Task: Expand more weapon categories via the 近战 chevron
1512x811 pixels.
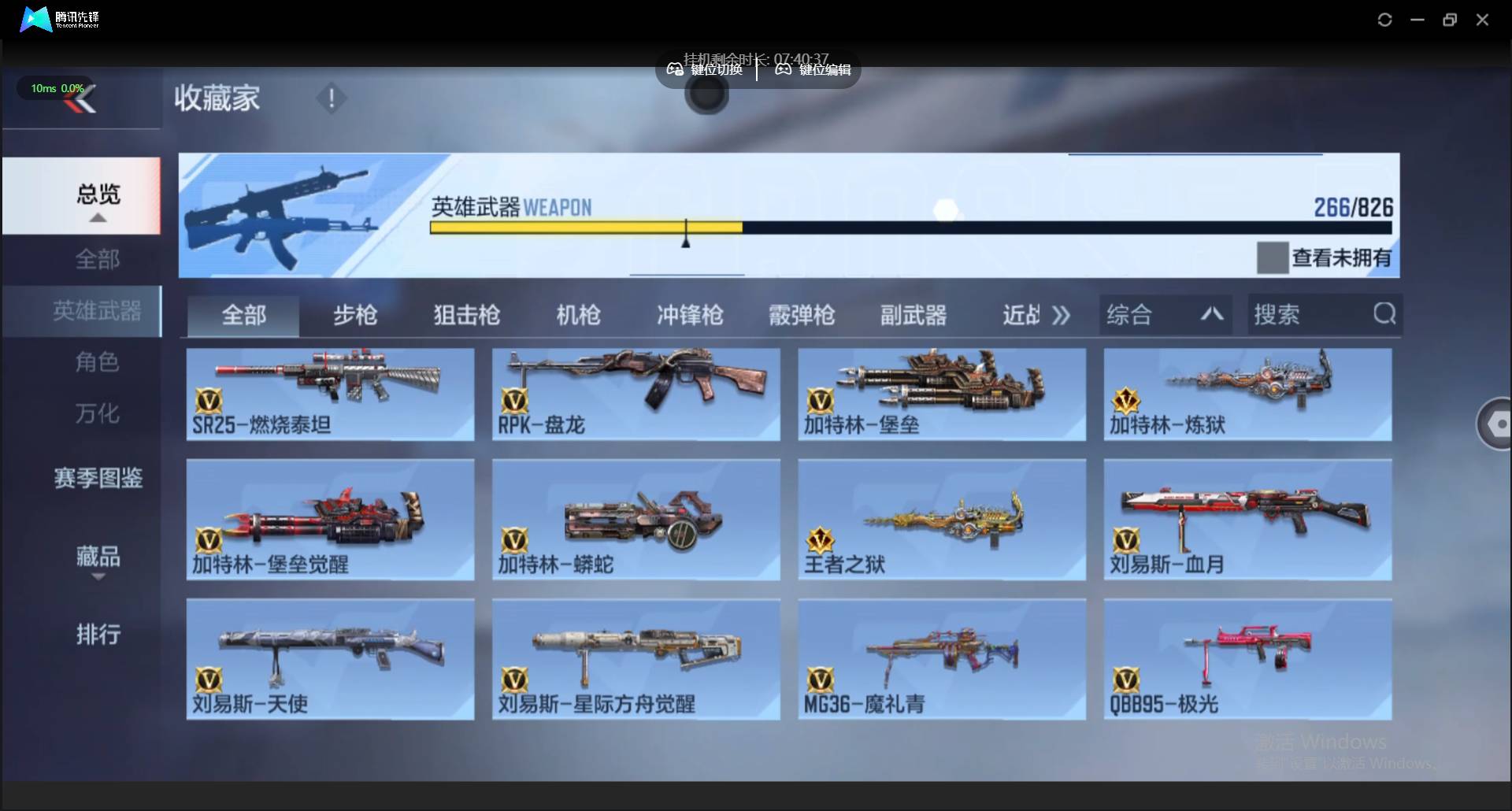Action: 1062,314
